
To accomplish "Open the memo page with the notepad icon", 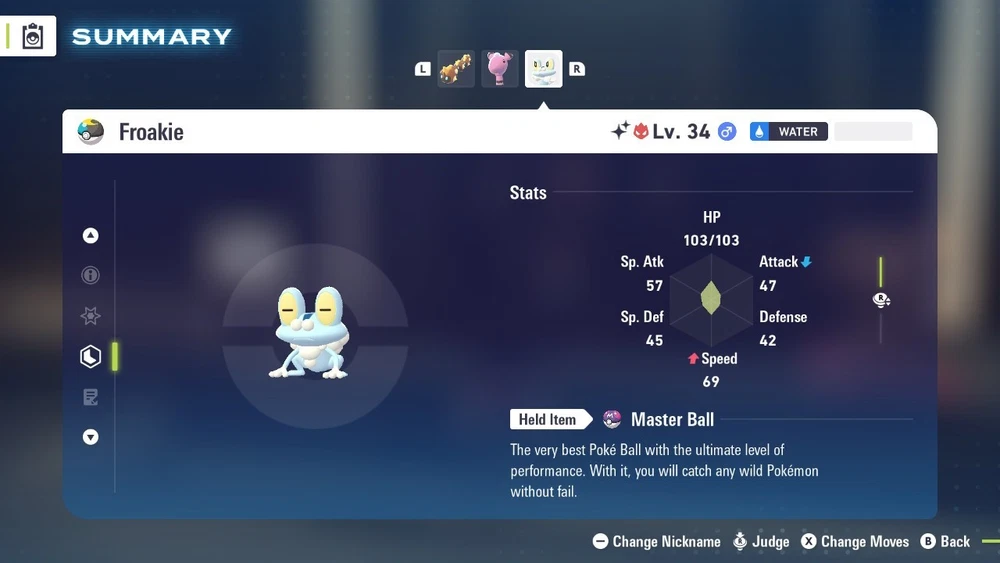I will pyautogui.click(x=91, y=397).
